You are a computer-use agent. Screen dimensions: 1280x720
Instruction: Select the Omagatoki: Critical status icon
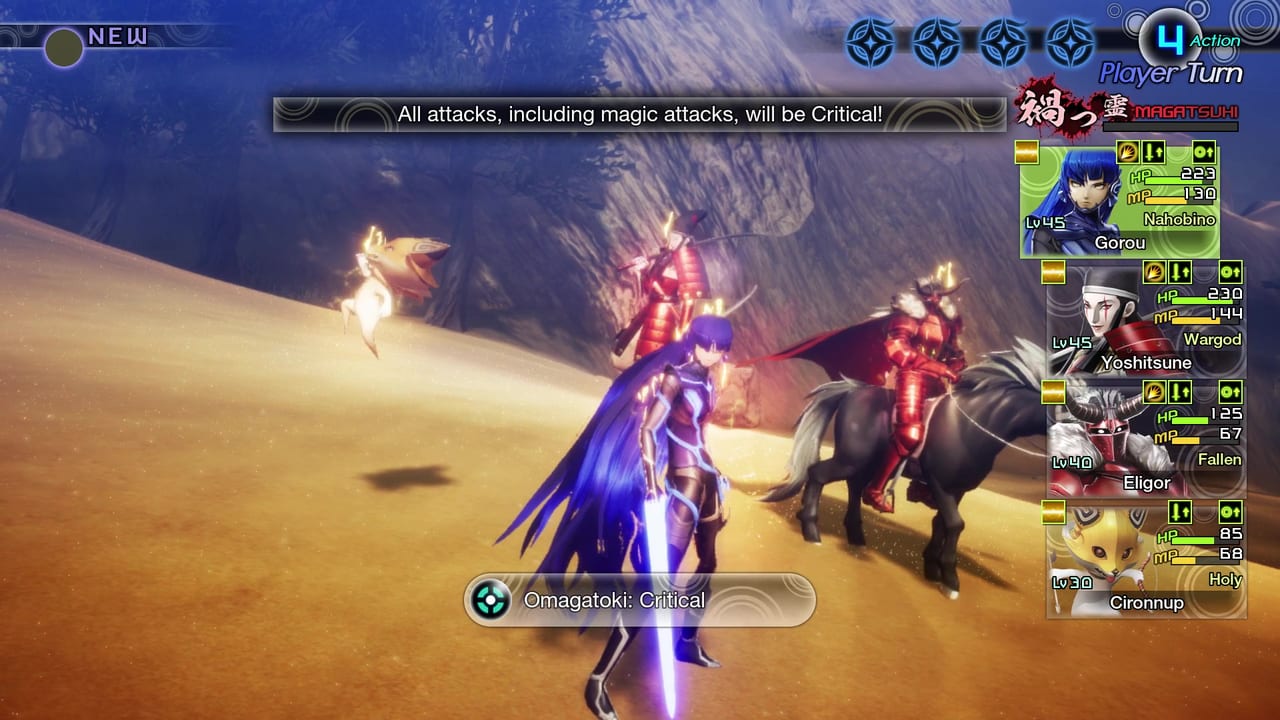click(489, 600)
